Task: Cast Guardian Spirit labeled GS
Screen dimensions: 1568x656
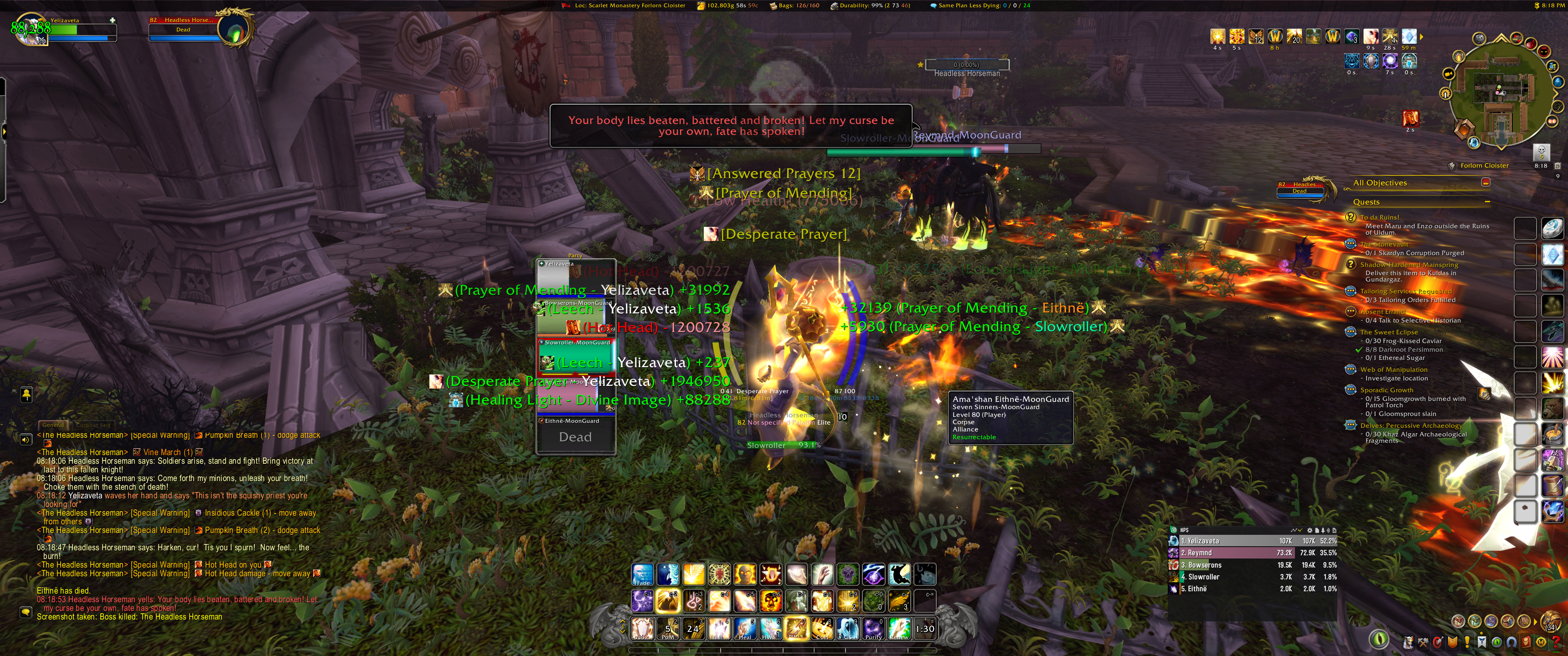Action: point(848,628)
